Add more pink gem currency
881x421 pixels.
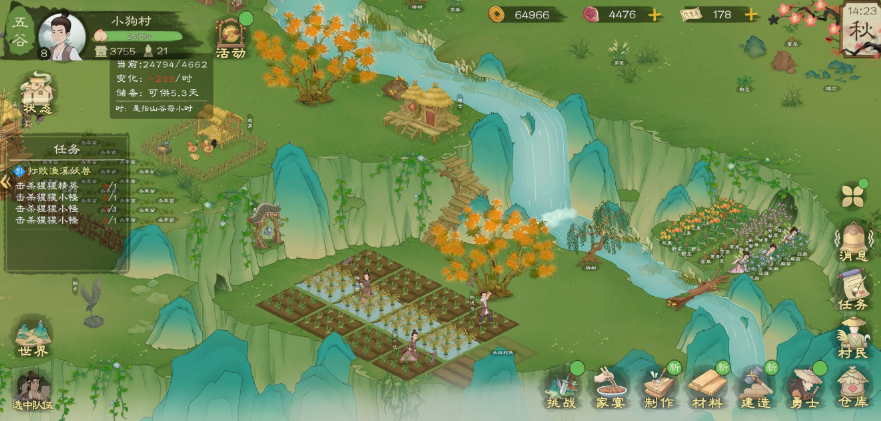(655, 14)
